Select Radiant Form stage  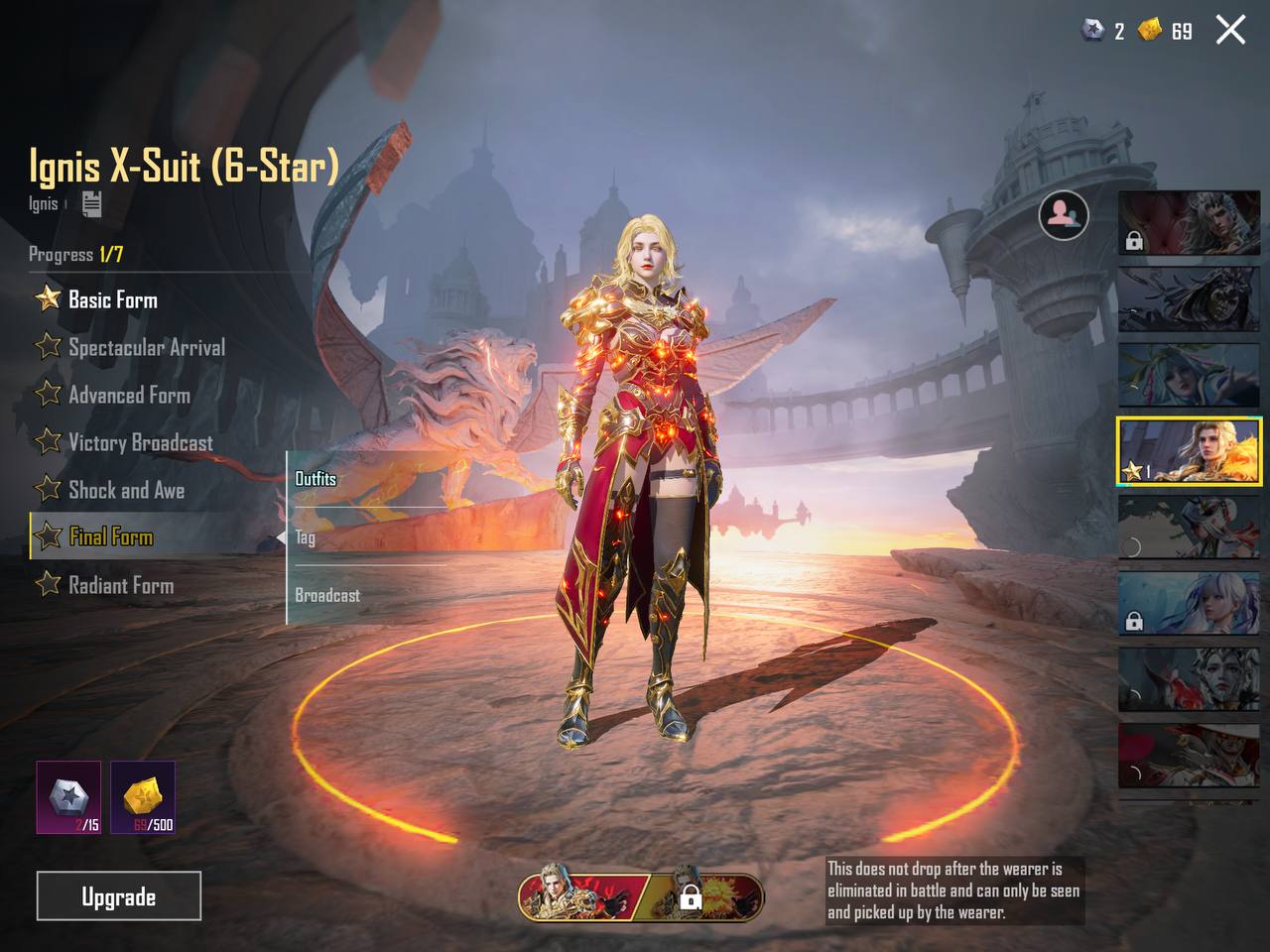(120, 585)
